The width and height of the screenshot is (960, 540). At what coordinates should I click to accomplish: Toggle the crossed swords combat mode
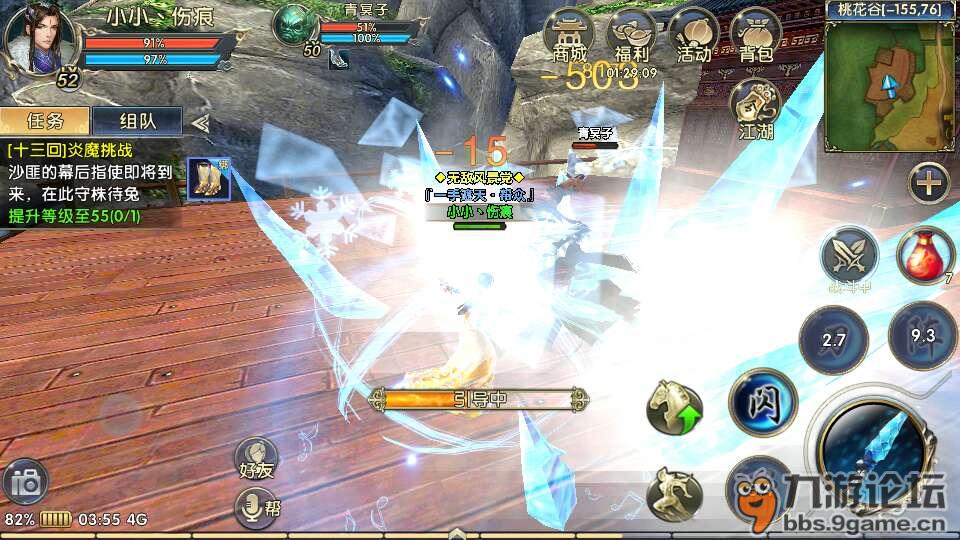(849, 257)
